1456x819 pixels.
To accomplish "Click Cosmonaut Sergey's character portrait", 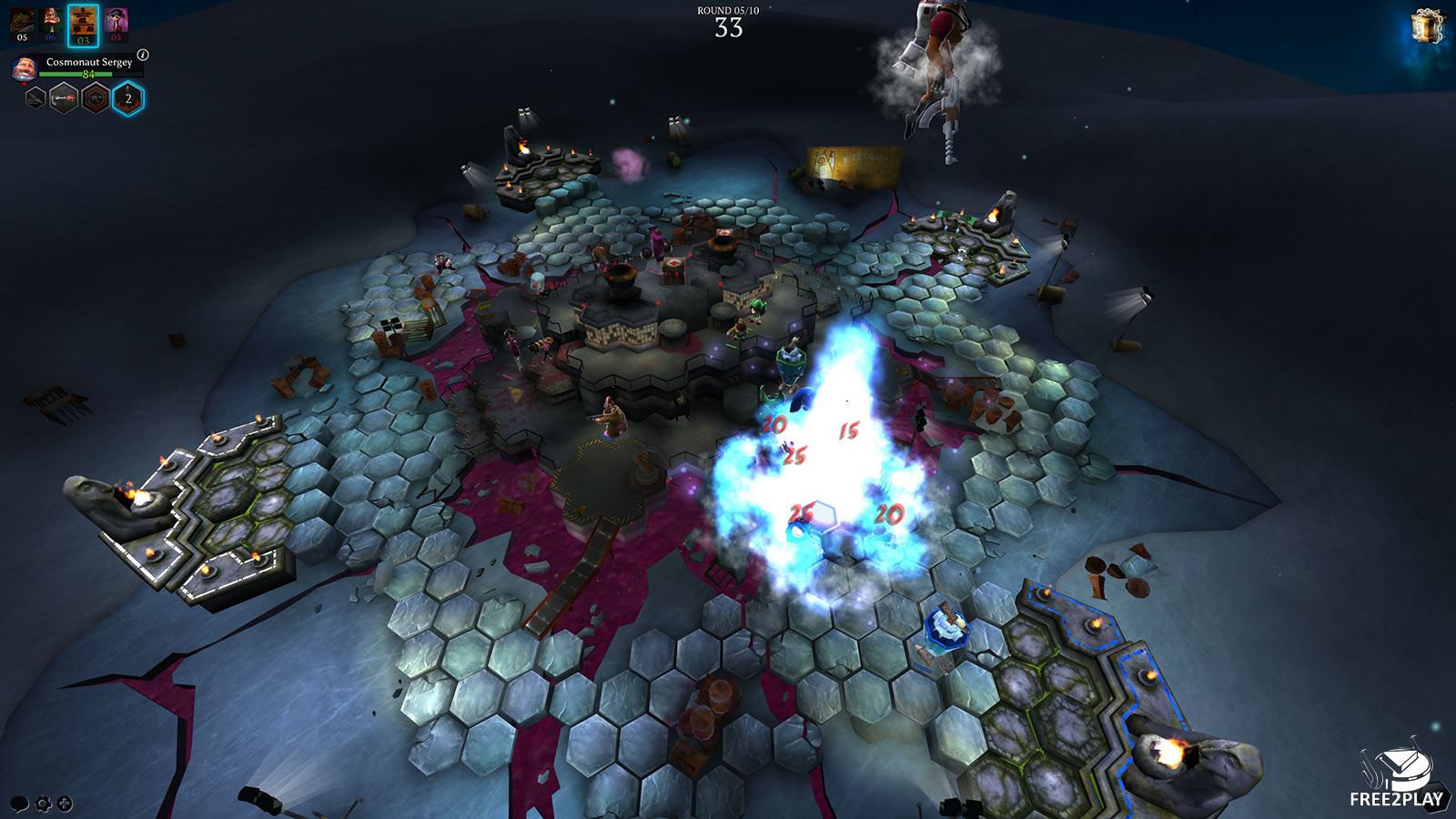I will pos(25,68).
